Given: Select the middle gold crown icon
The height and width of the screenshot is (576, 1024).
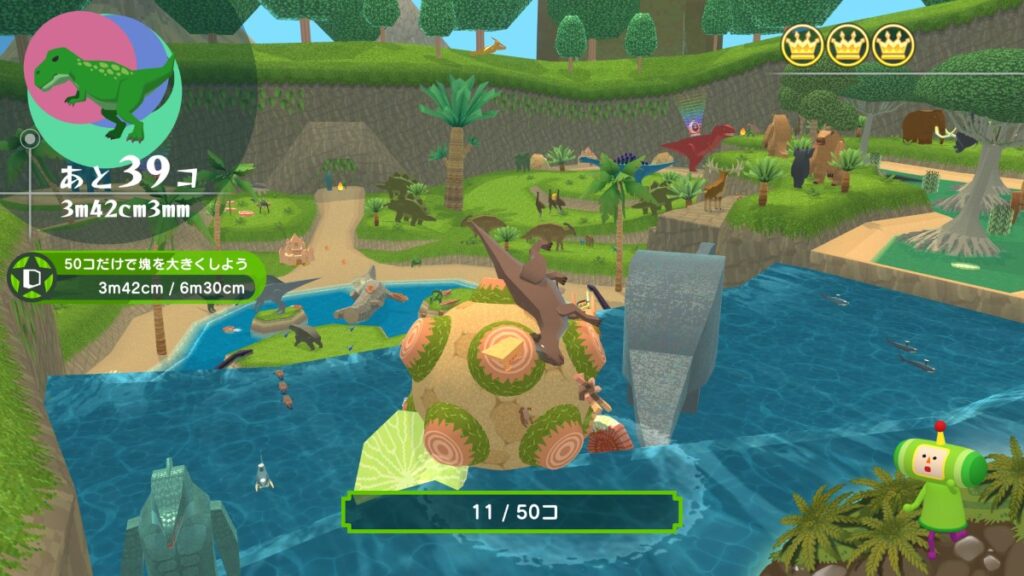Looking at the screenshot, I should tap(848, 44).
